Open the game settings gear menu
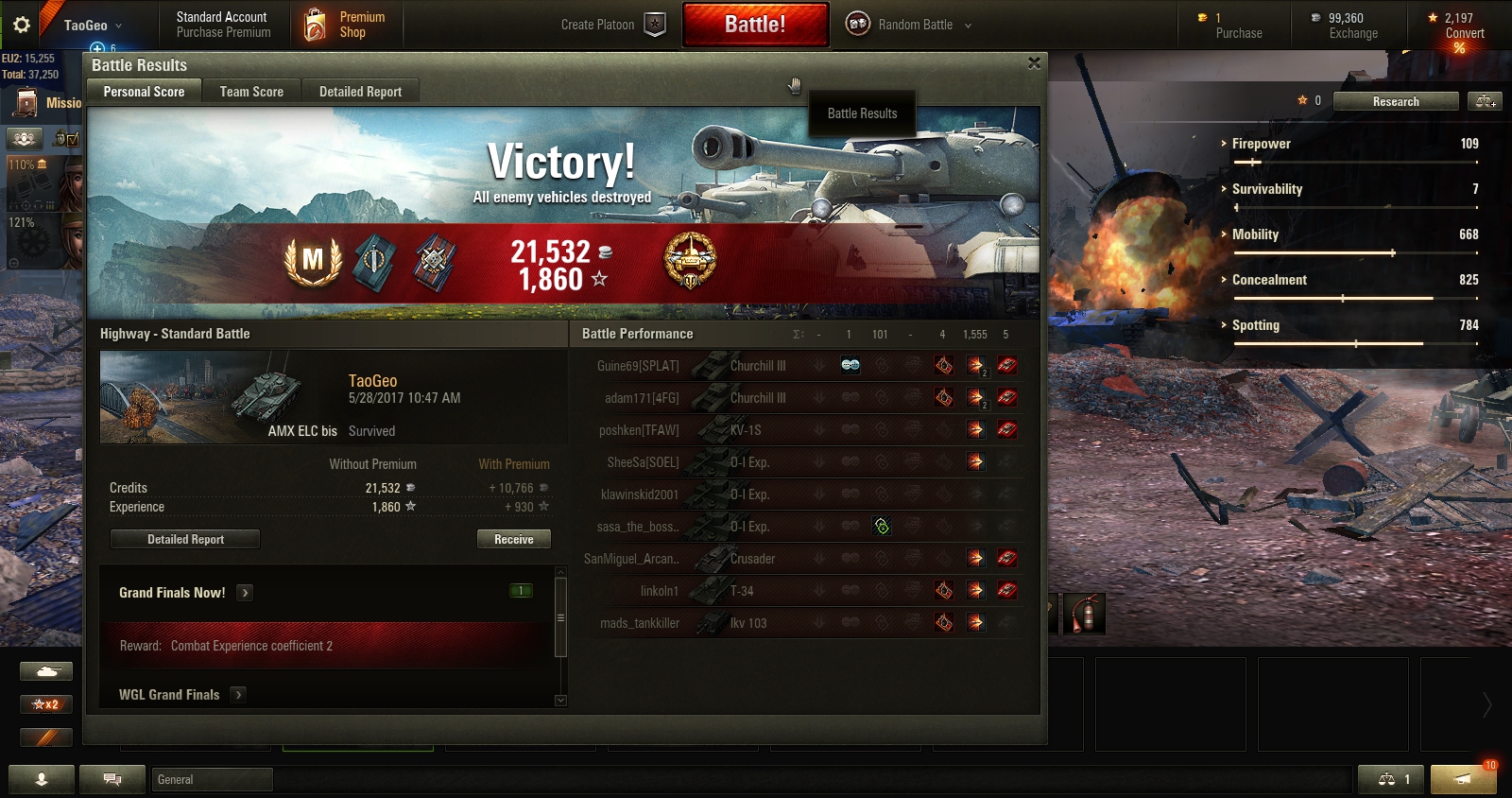1512x798 pixels. pos(22,25)
